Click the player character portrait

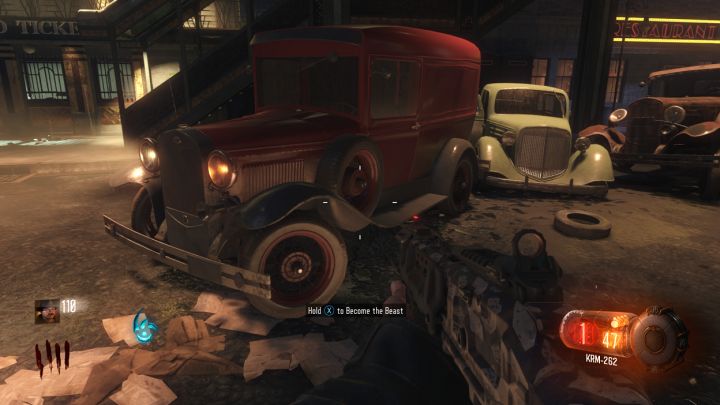46,310
